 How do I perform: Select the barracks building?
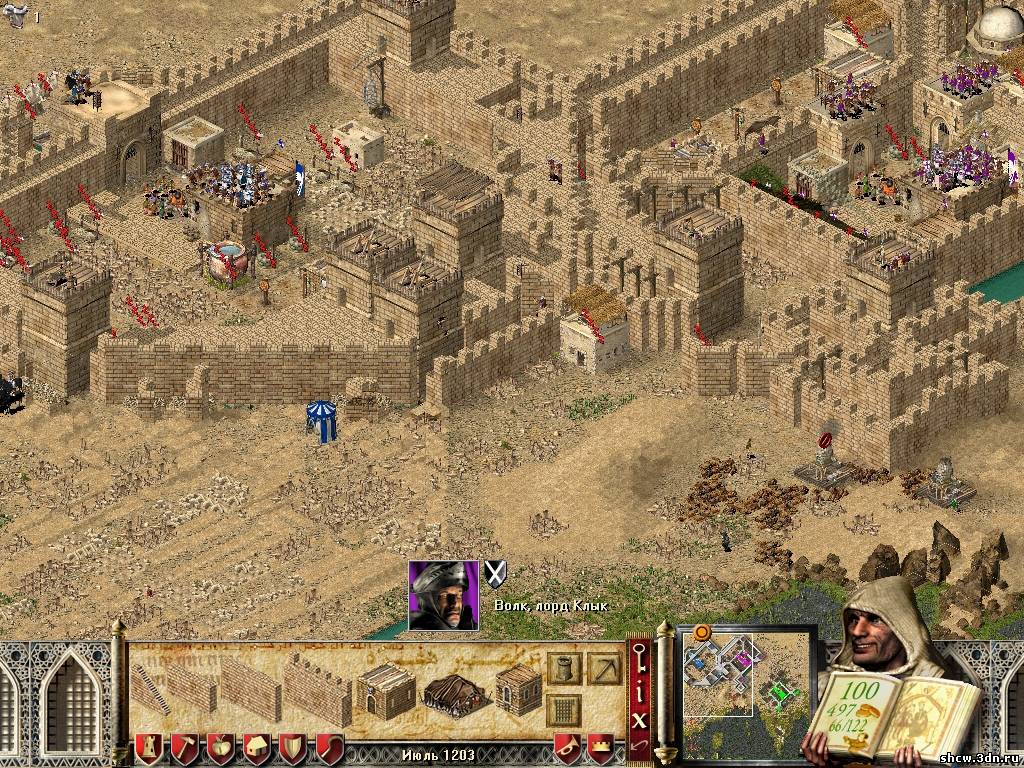coord(386,690)
